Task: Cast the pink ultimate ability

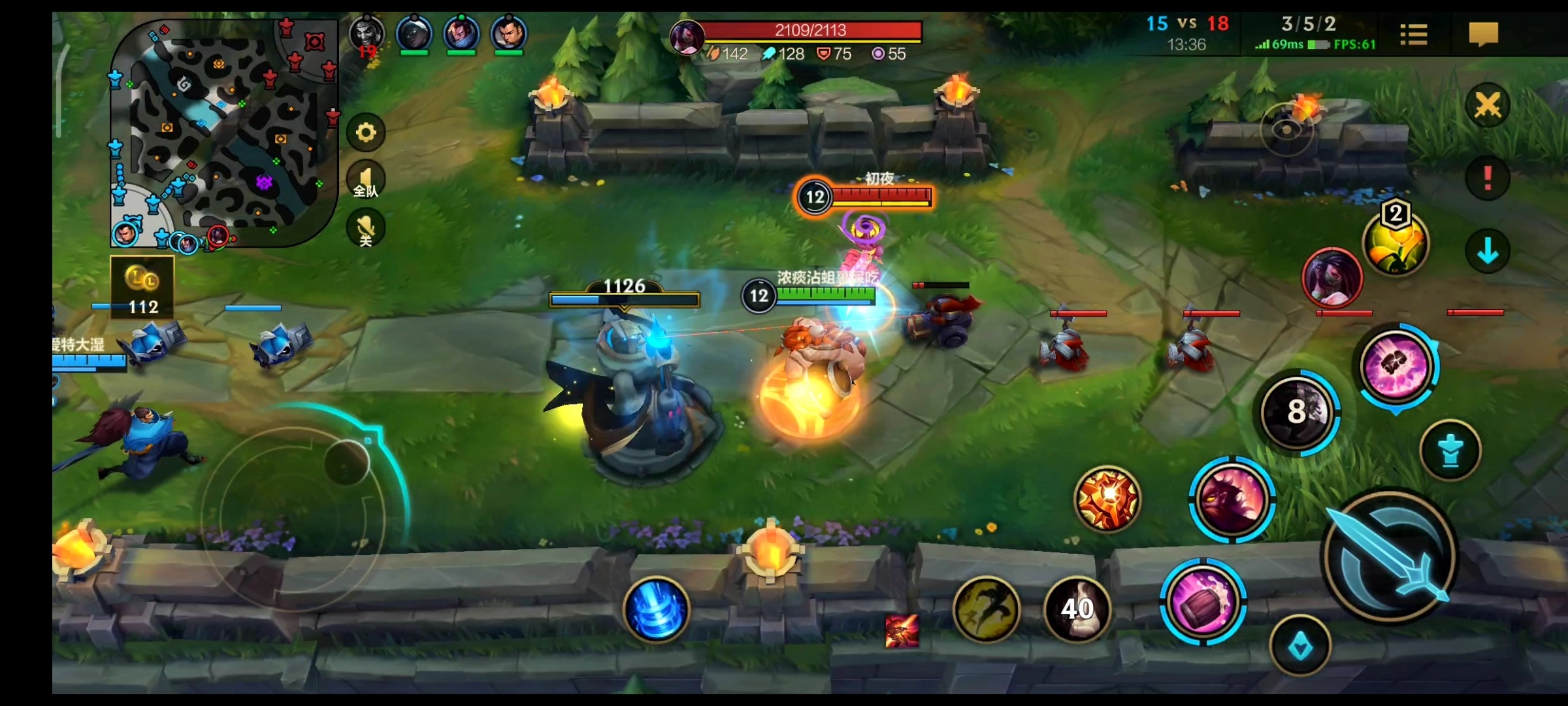Action: click(x=1397, y=366)
